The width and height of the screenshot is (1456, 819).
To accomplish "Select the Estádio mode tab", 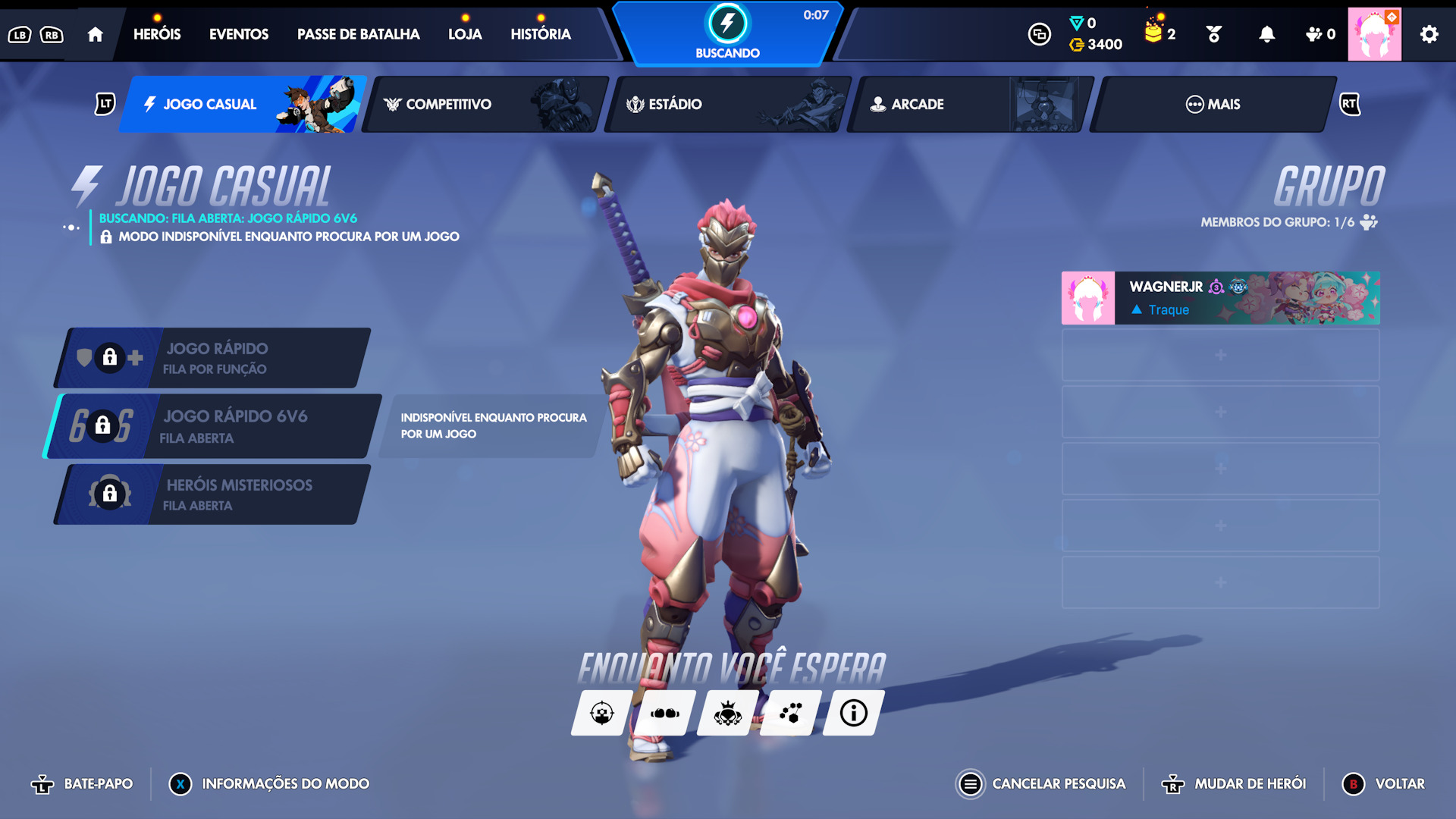I will click(728, 104).
